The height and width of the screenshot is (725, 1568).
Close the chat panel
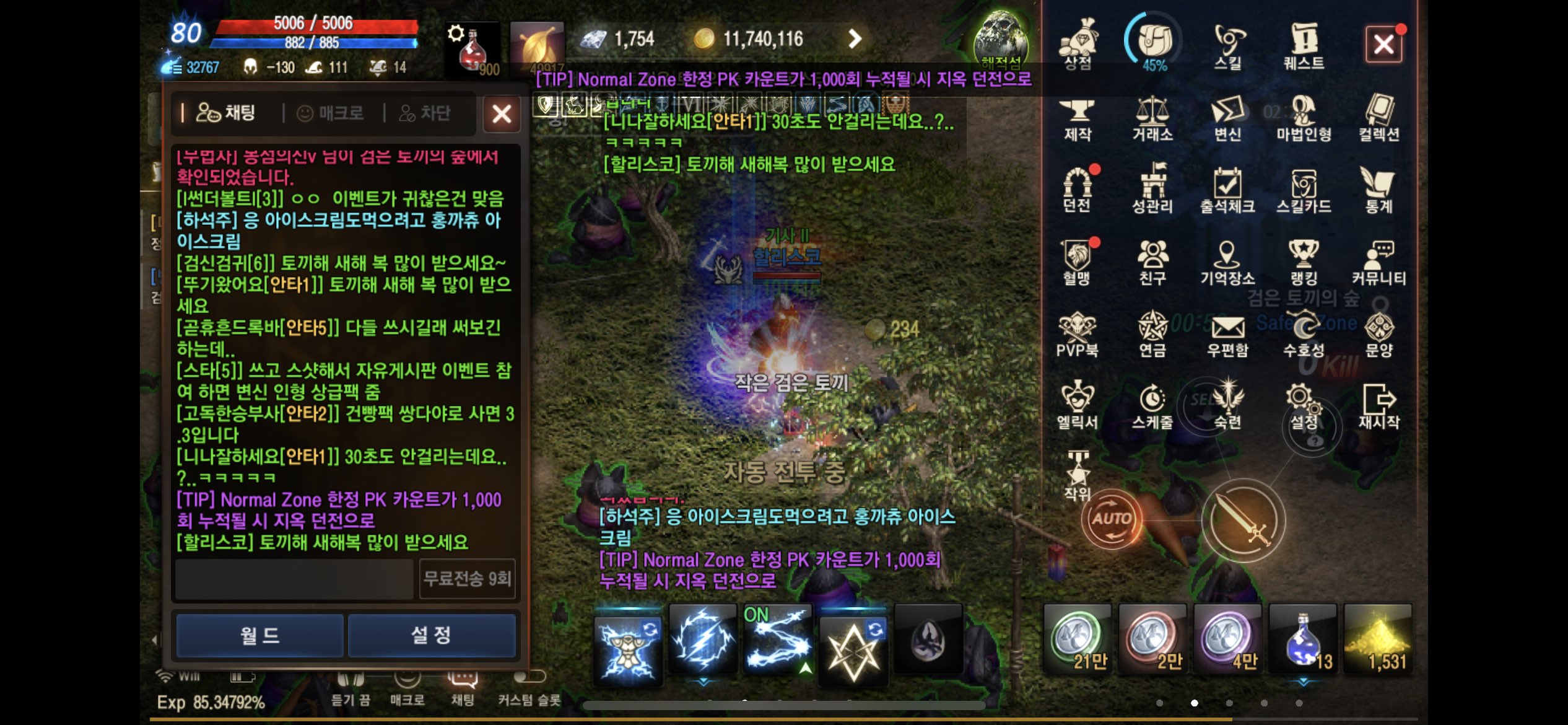(x=501, y=114)
